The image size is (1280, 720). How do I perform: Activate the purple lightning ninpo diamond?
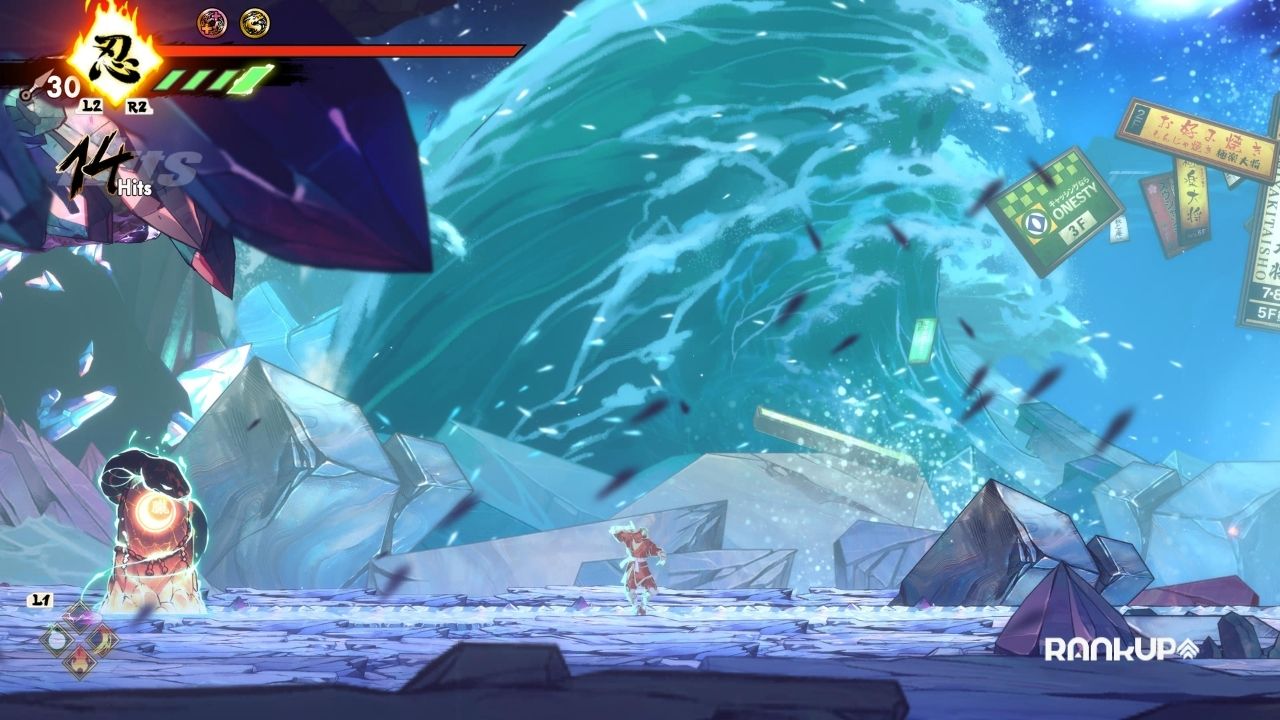point(79,617)
